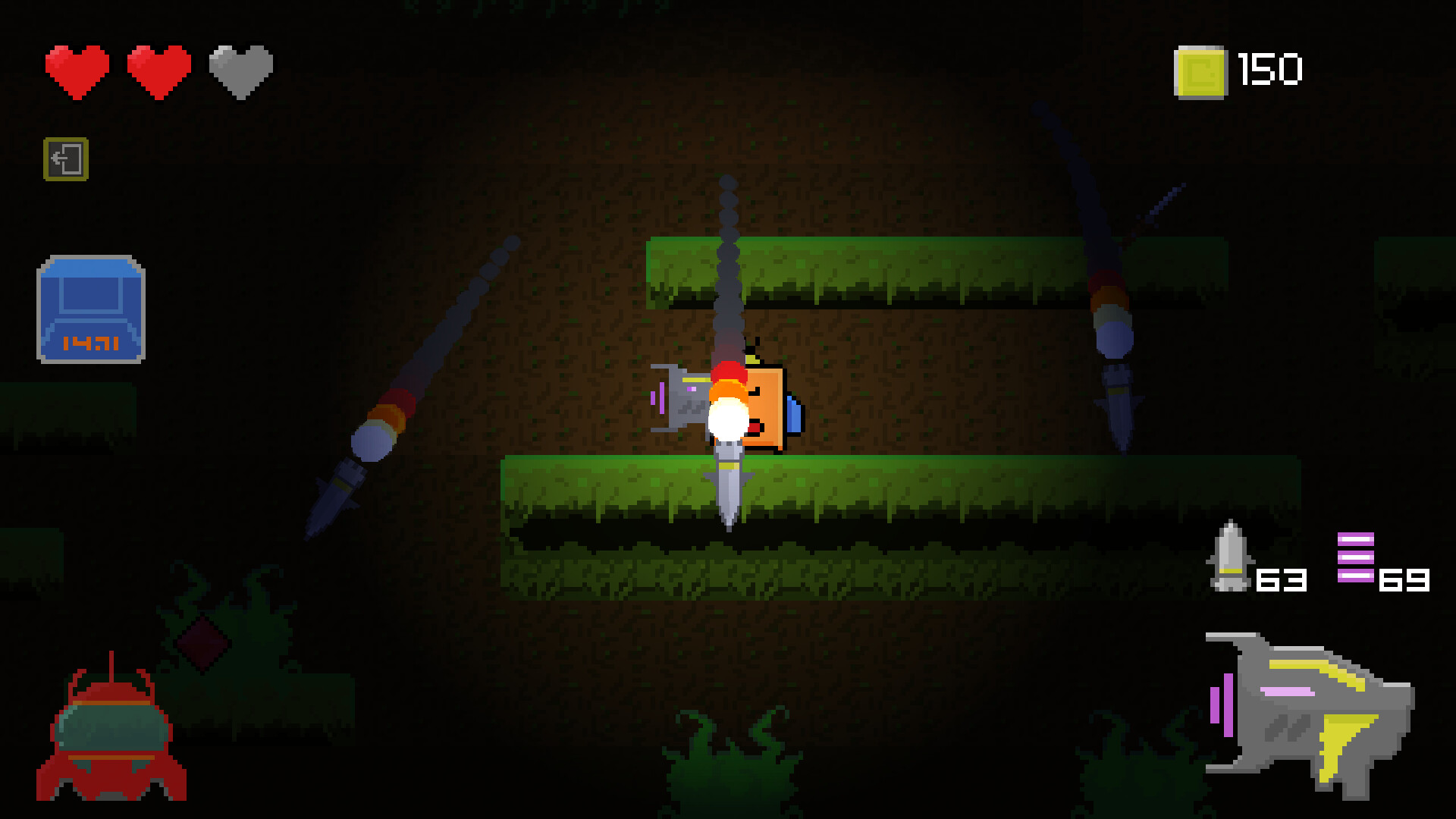Open the coin total reading 150

1268,70
